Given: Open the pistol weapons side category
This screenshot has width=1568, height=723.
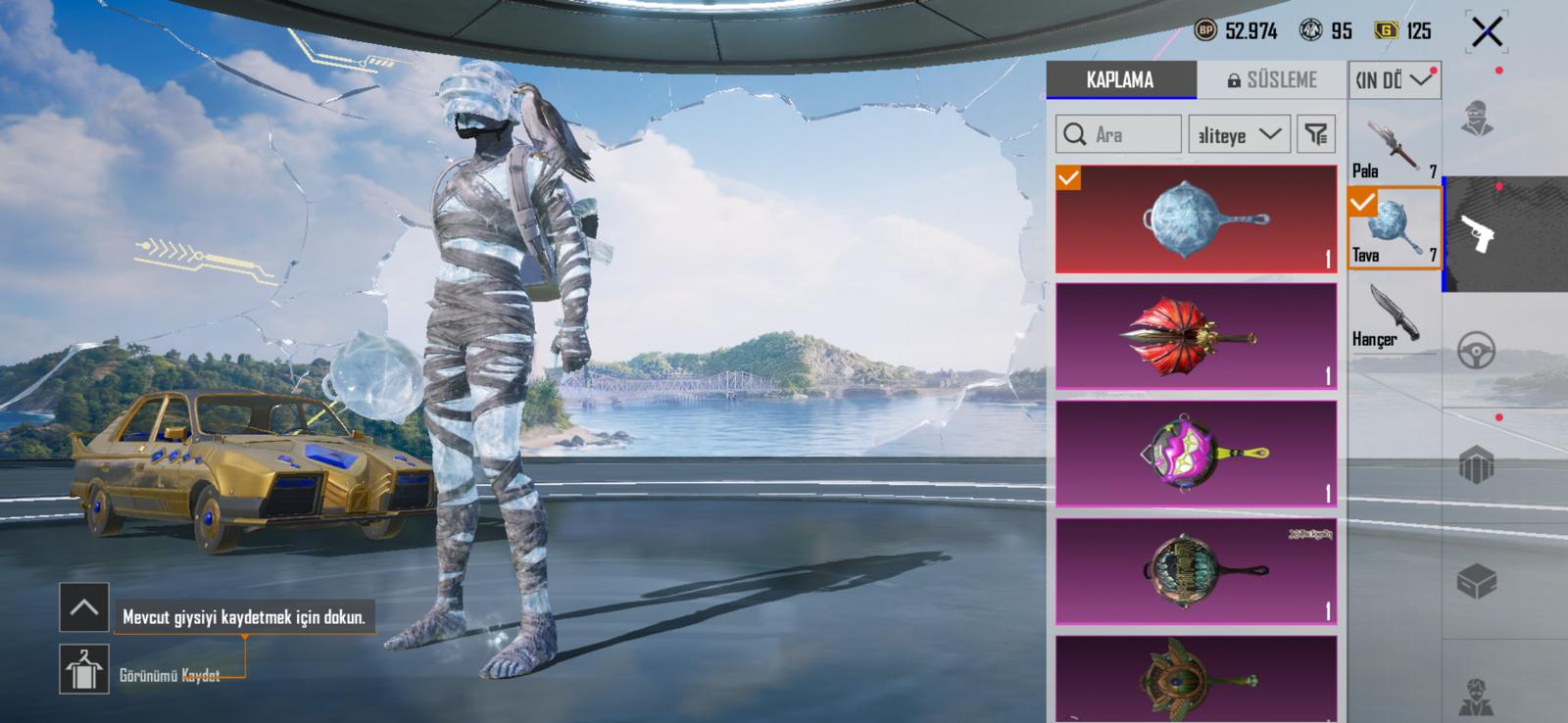Looking at the screenshot, I should tap(1477, 233).
